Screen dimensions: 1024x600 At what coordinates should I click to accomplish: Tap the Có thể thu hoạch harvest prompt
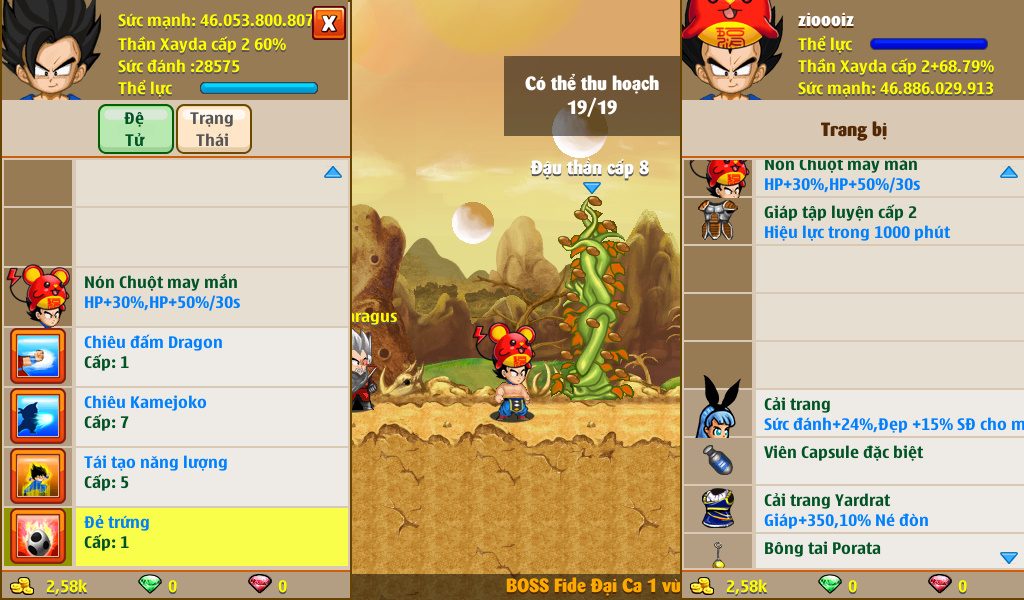[x=592, y=96]
